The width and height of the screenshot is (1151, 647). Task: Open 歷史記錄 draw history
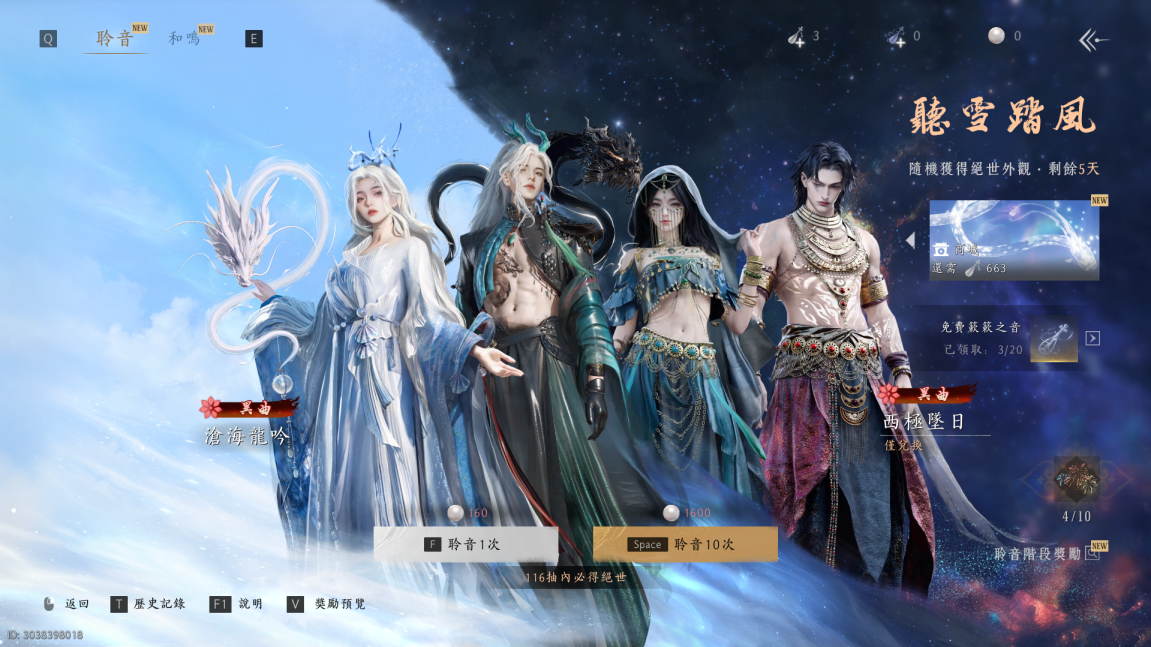click(x=149, y=604)
